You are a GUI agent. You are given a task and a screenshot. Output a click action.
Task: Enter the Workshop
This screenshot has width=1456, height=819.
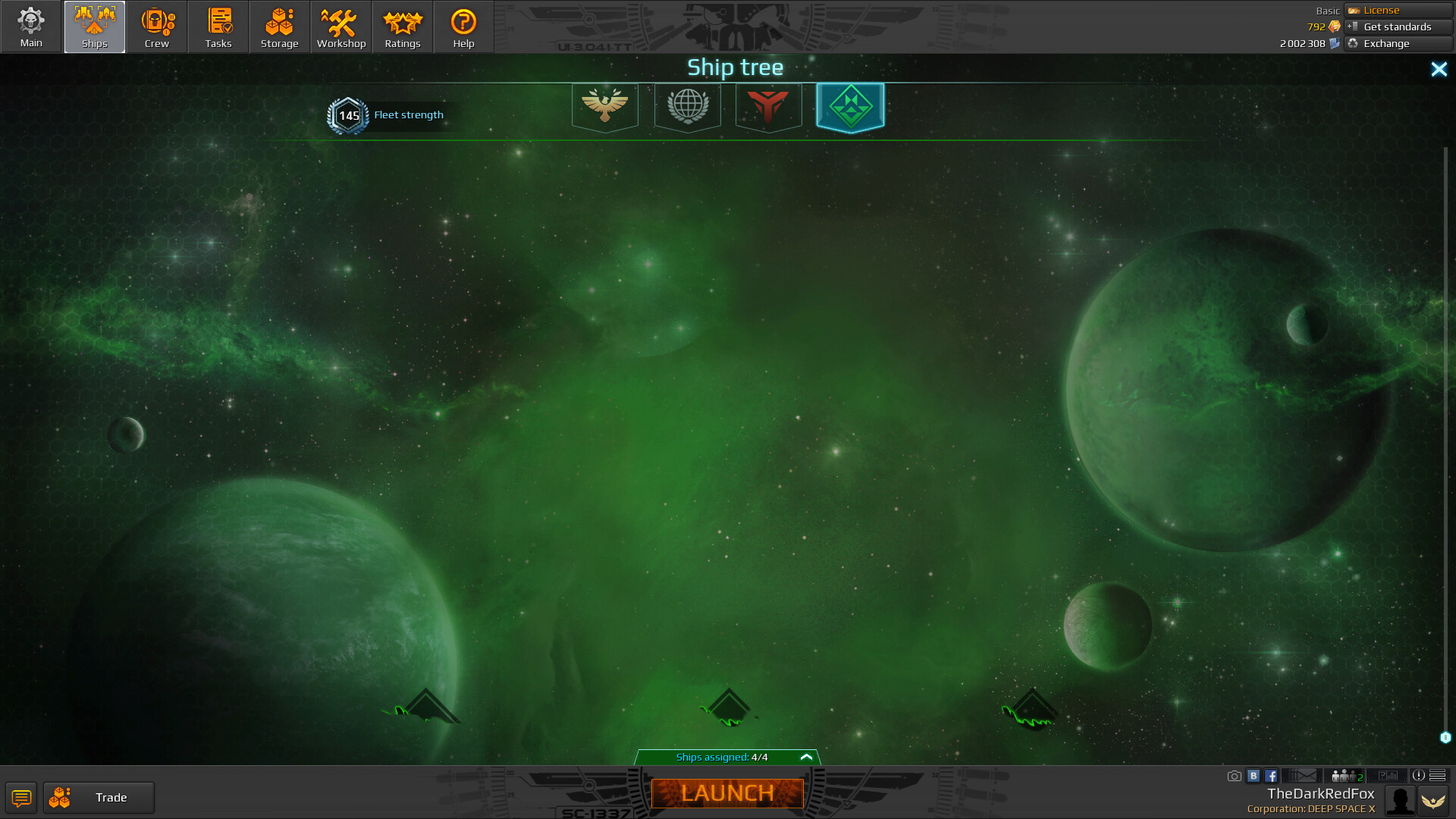click(341, 27)
